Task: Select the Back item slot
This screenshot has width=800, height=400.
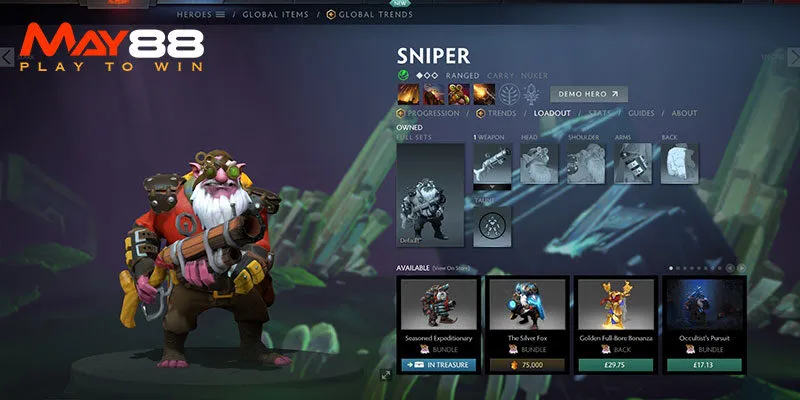Action: [x=680, y=163]
